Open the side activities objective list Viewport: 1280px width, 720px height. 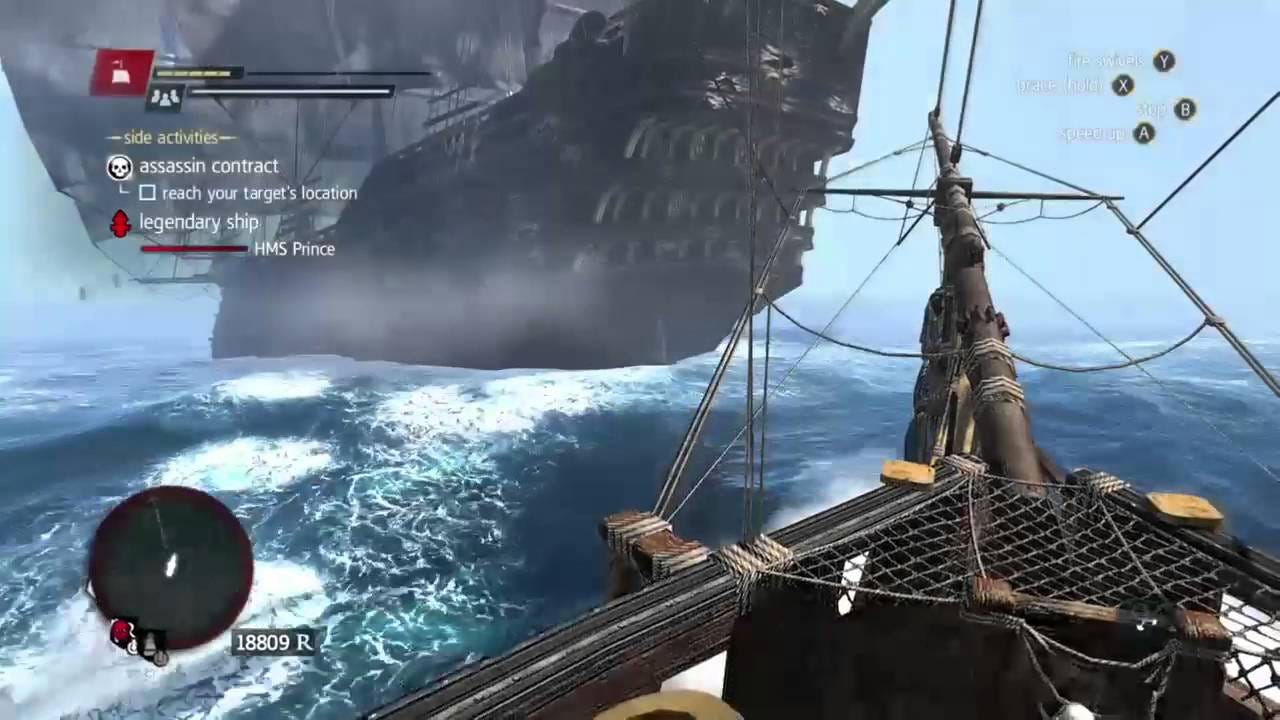pos(172,137)
